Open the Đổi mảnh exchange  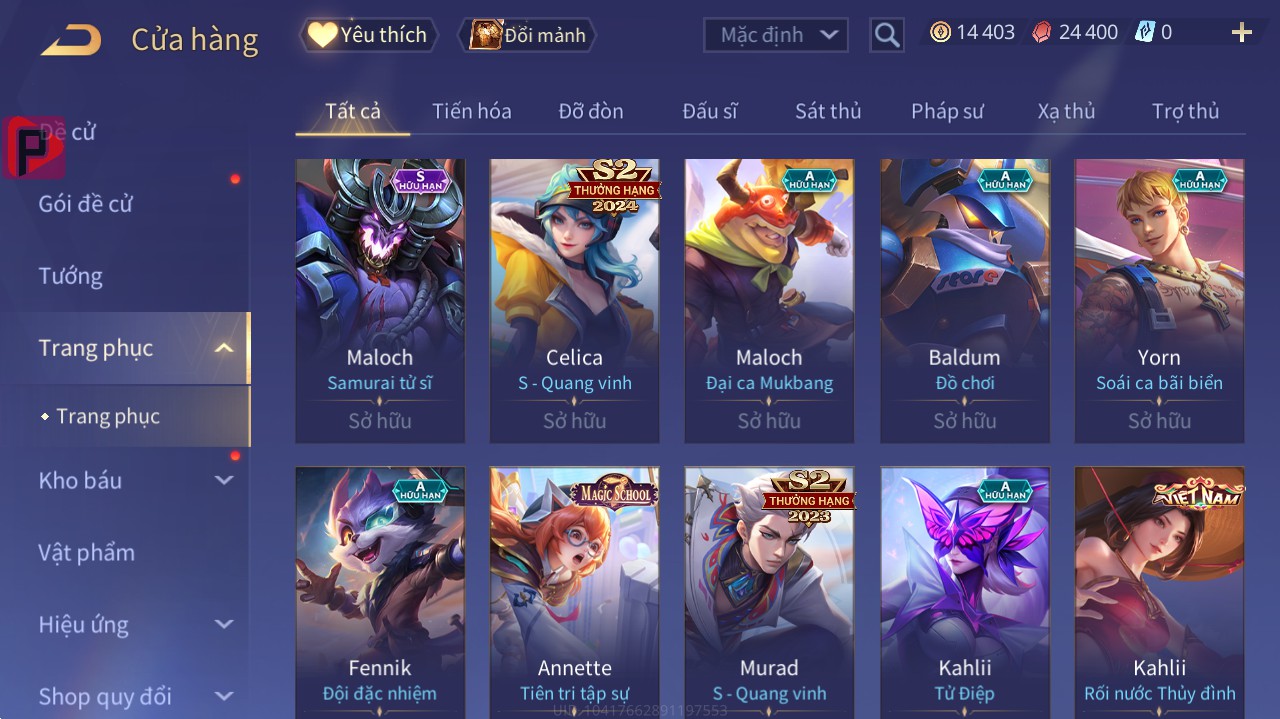click(x=527, y=35)
